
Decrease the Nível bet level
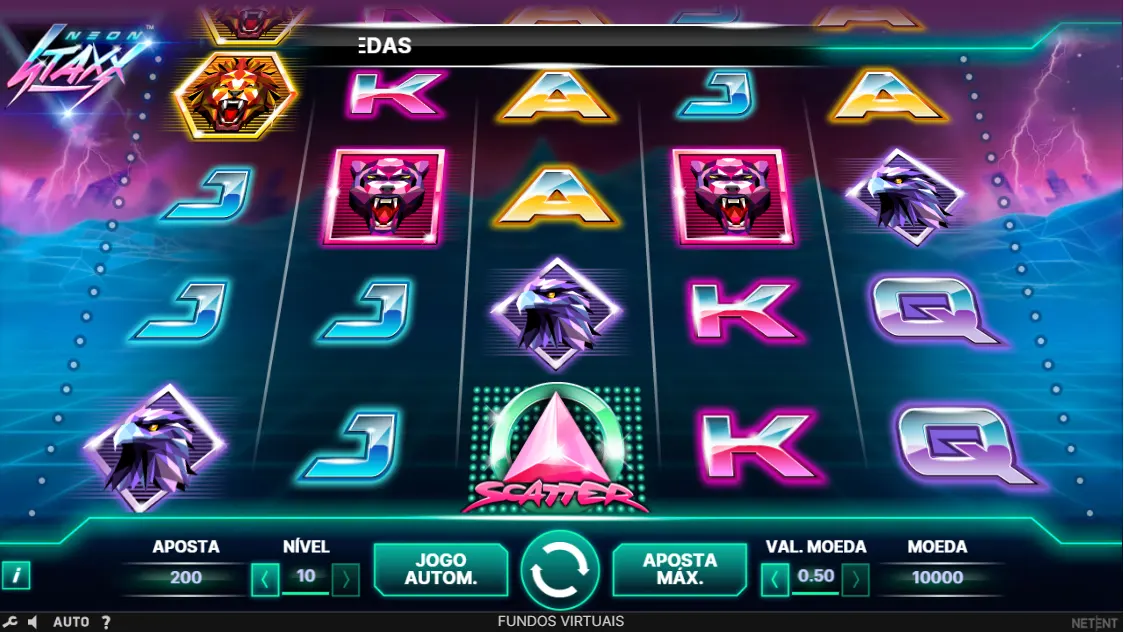tap(265, 578)
